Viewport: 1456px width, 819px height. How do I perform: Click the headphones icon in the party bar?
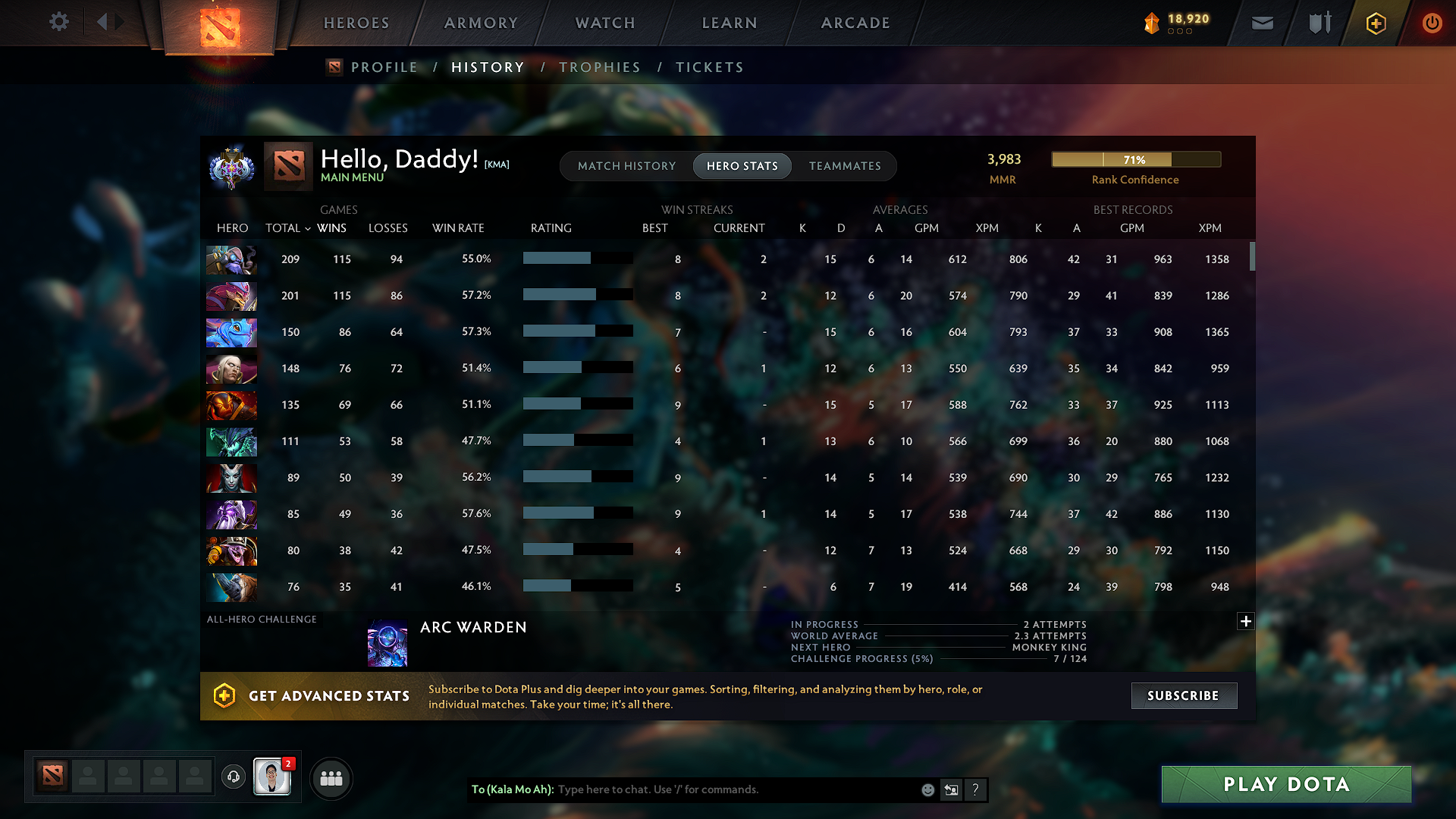tap(233, 777)
